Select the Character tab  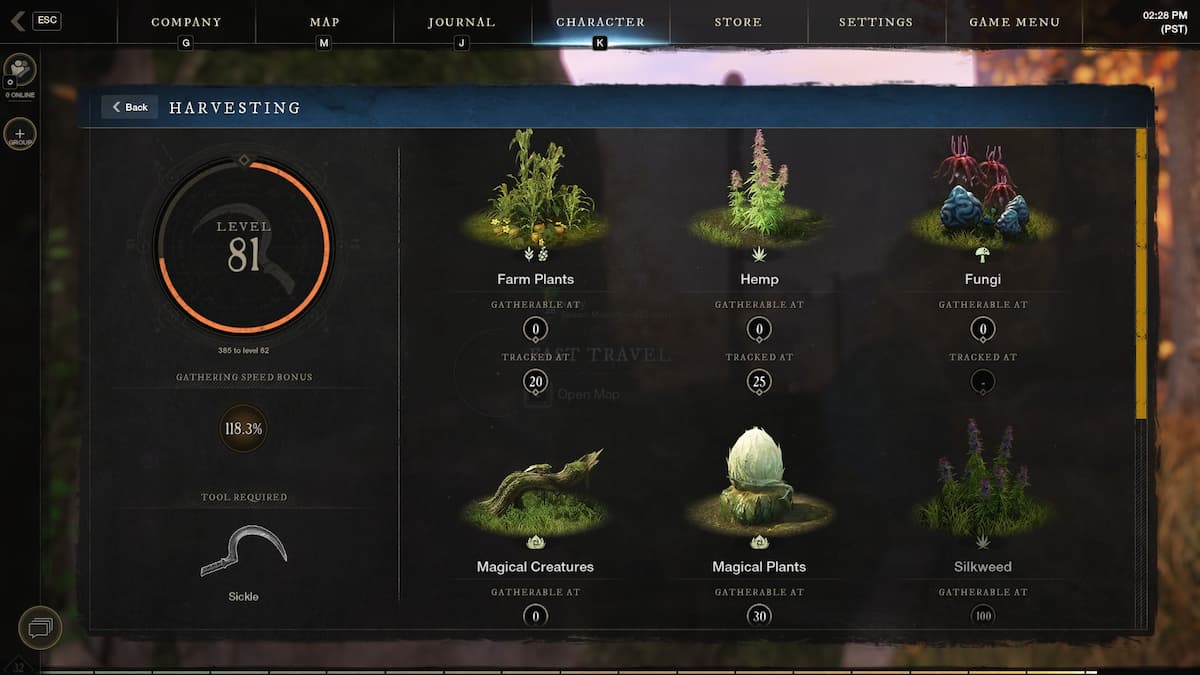[600, 22]
